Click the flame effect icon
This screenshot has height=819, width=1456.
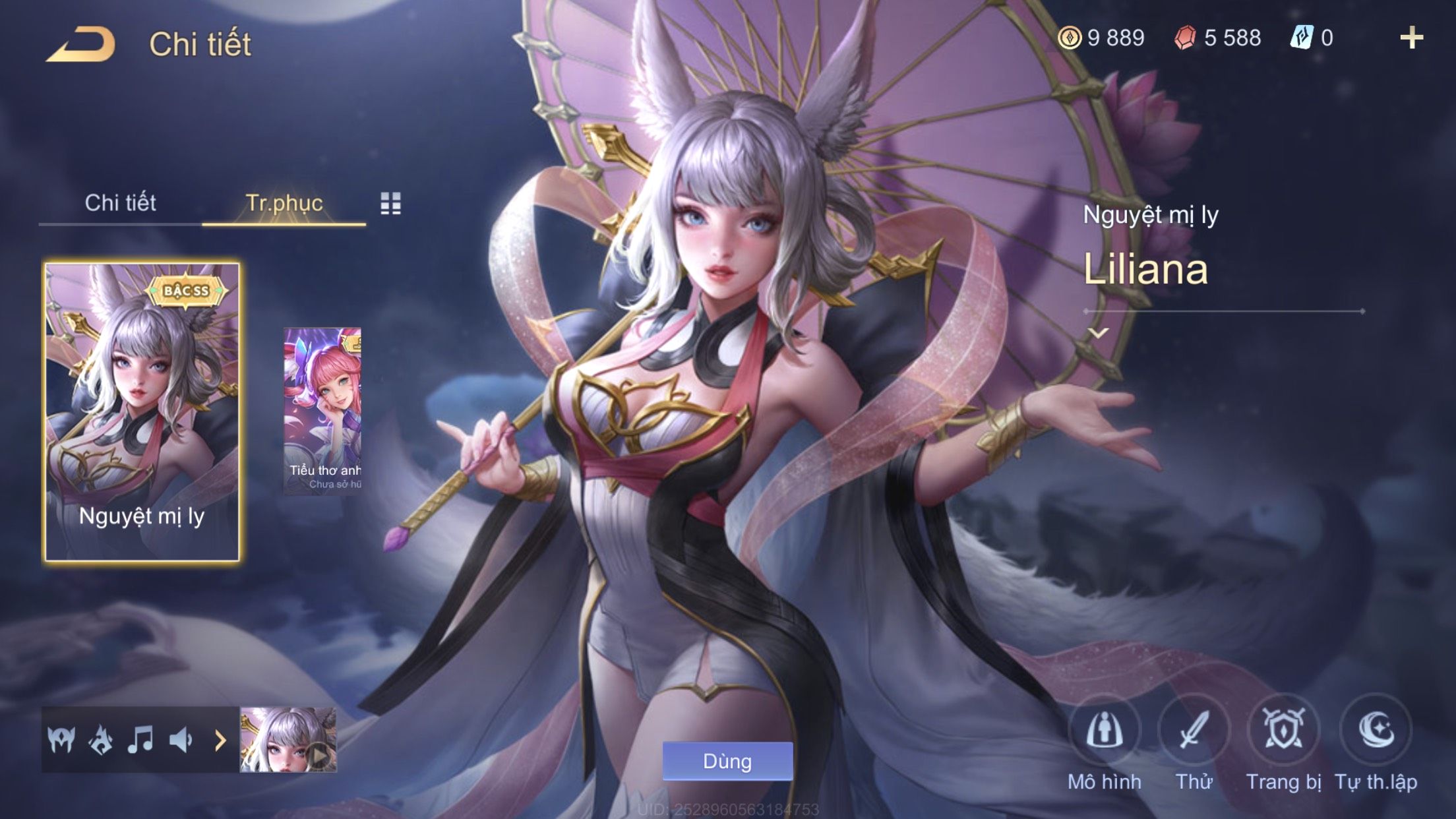101,740
